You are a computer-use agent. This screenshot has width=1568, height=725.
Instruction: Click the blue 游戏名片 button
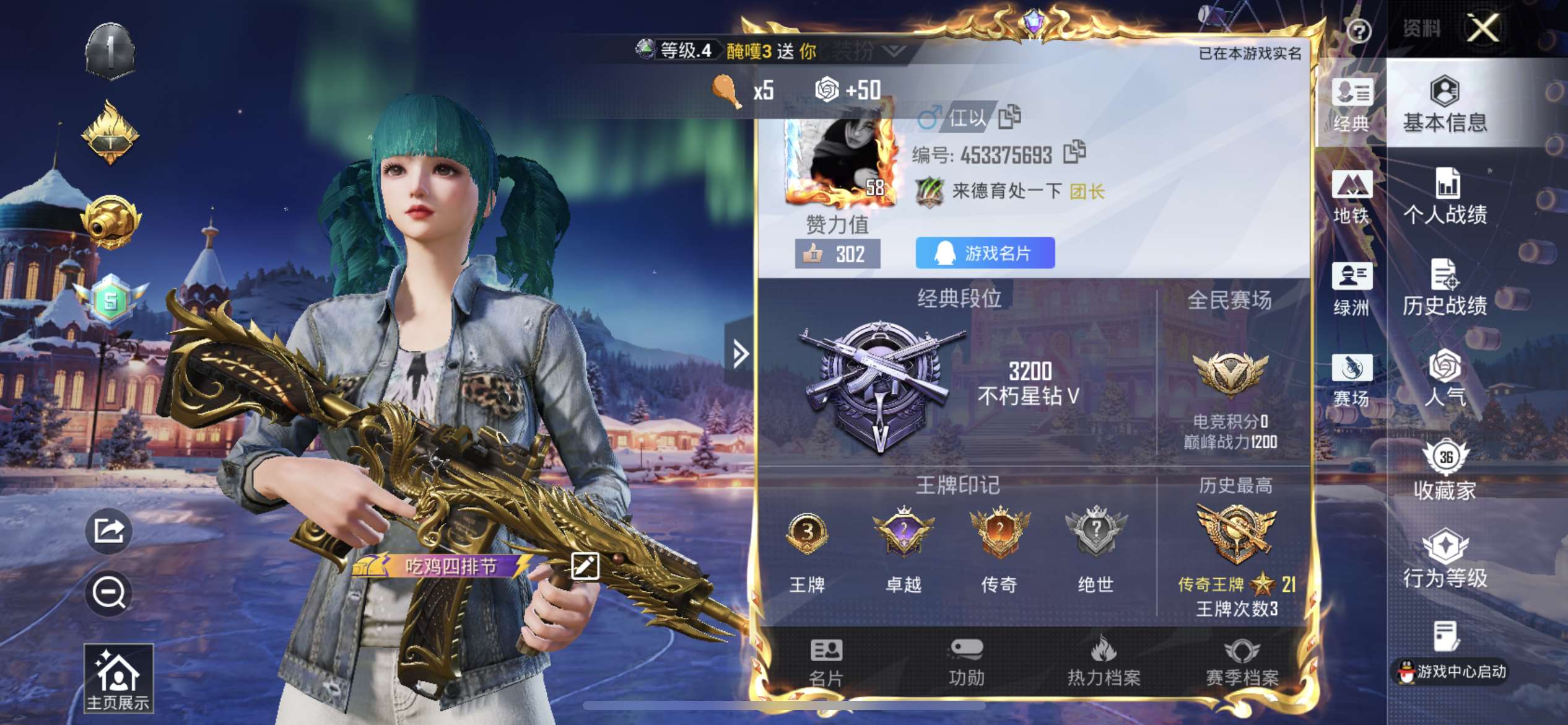pos(985,253)
